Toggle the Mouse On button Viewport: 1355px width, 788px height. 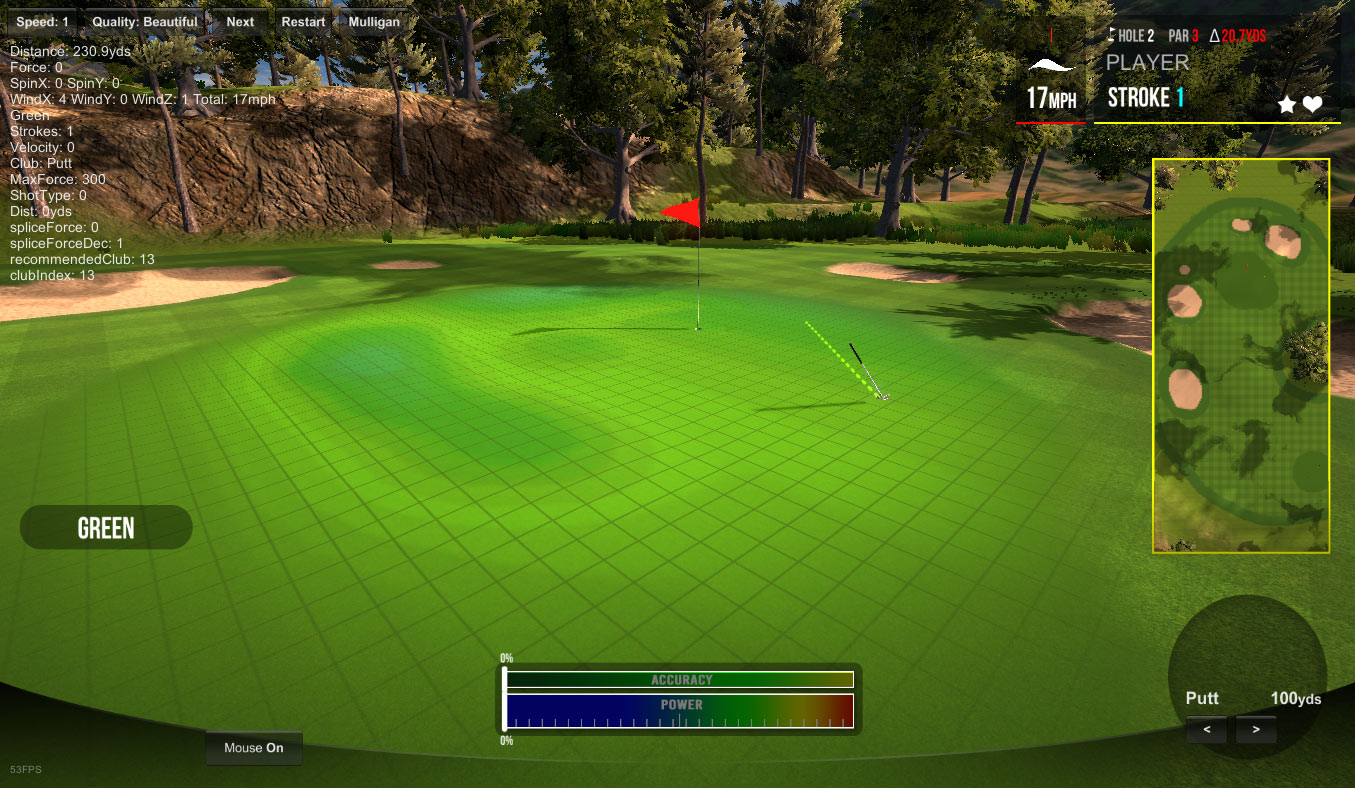254,748
